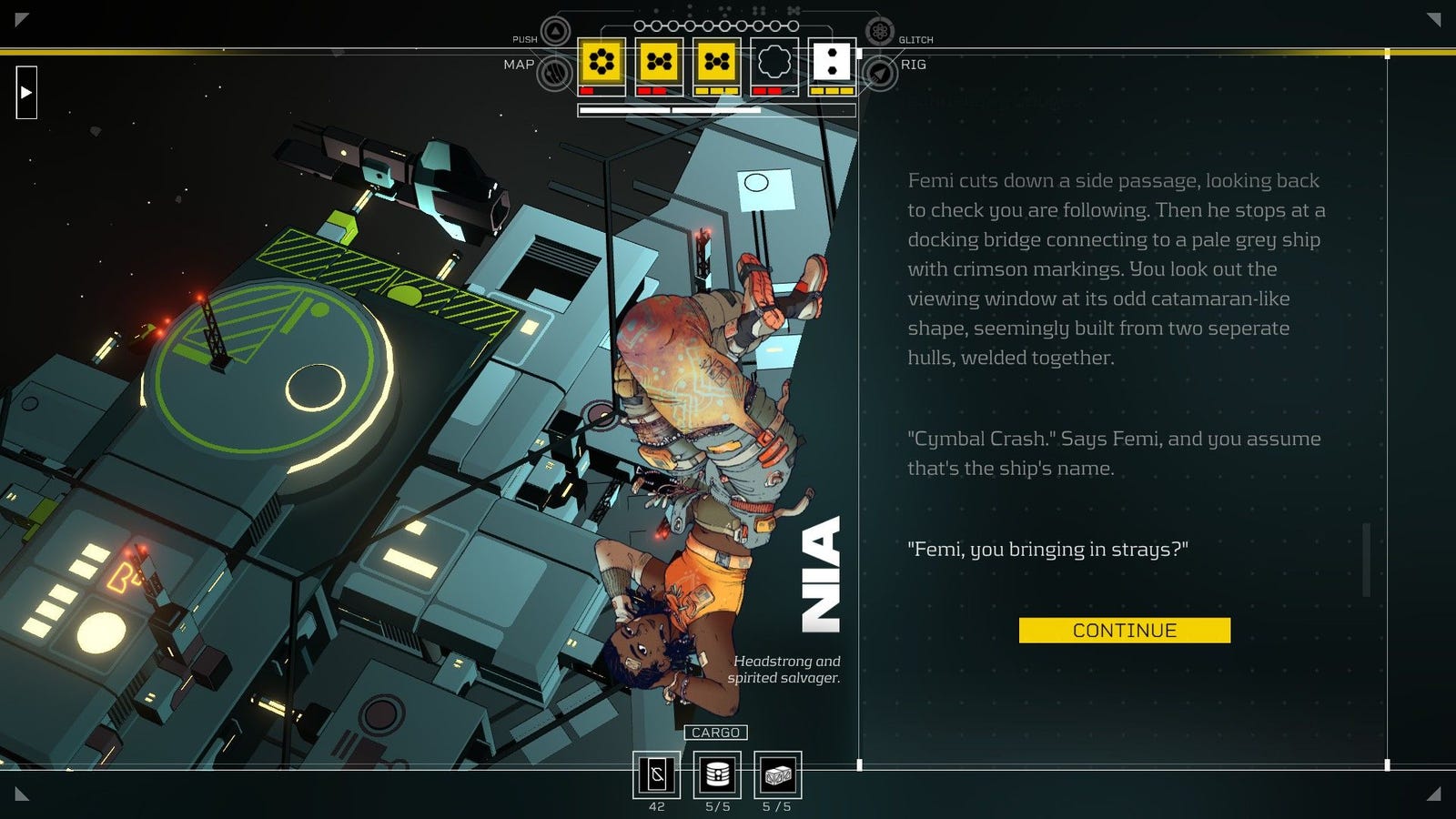This screenshot has height=819, width=1456.
Task: Open the Glitch panel
Action: pos(879,32)
